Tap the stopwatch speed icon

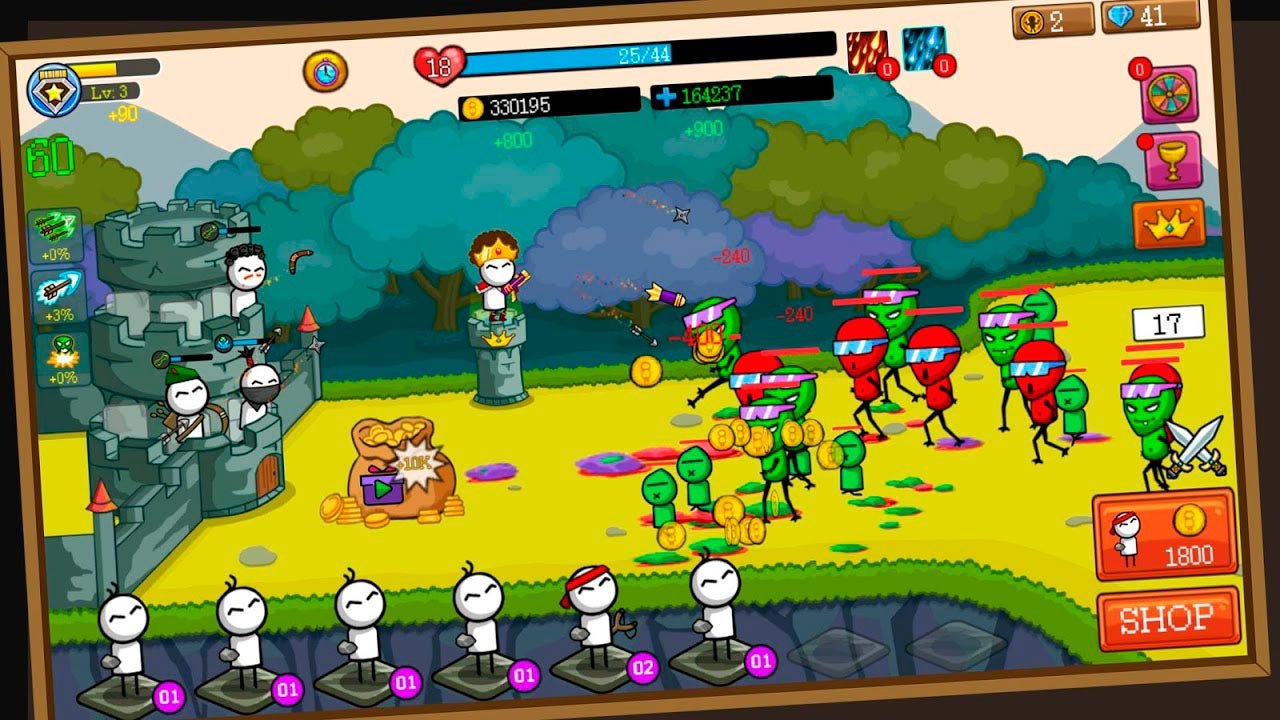click(x=325, y=70)
